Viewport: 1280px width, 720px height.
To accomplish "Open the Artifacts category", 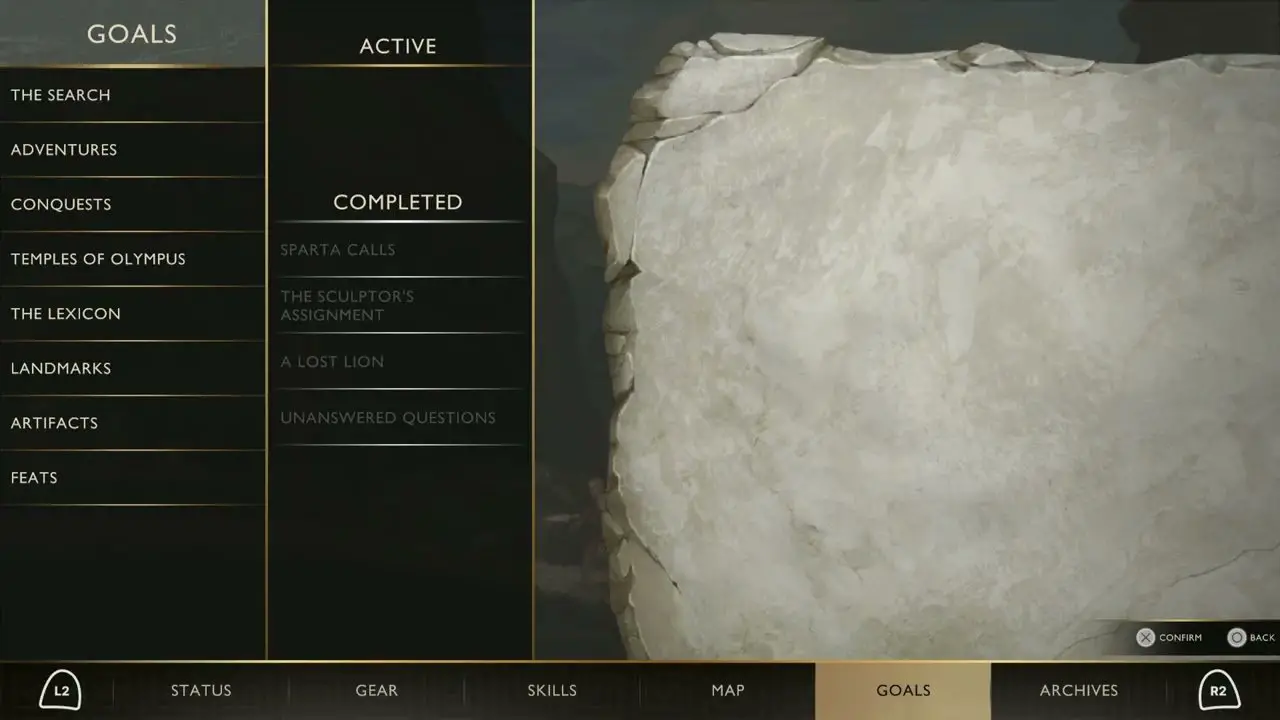I will [x=54, y=423].
